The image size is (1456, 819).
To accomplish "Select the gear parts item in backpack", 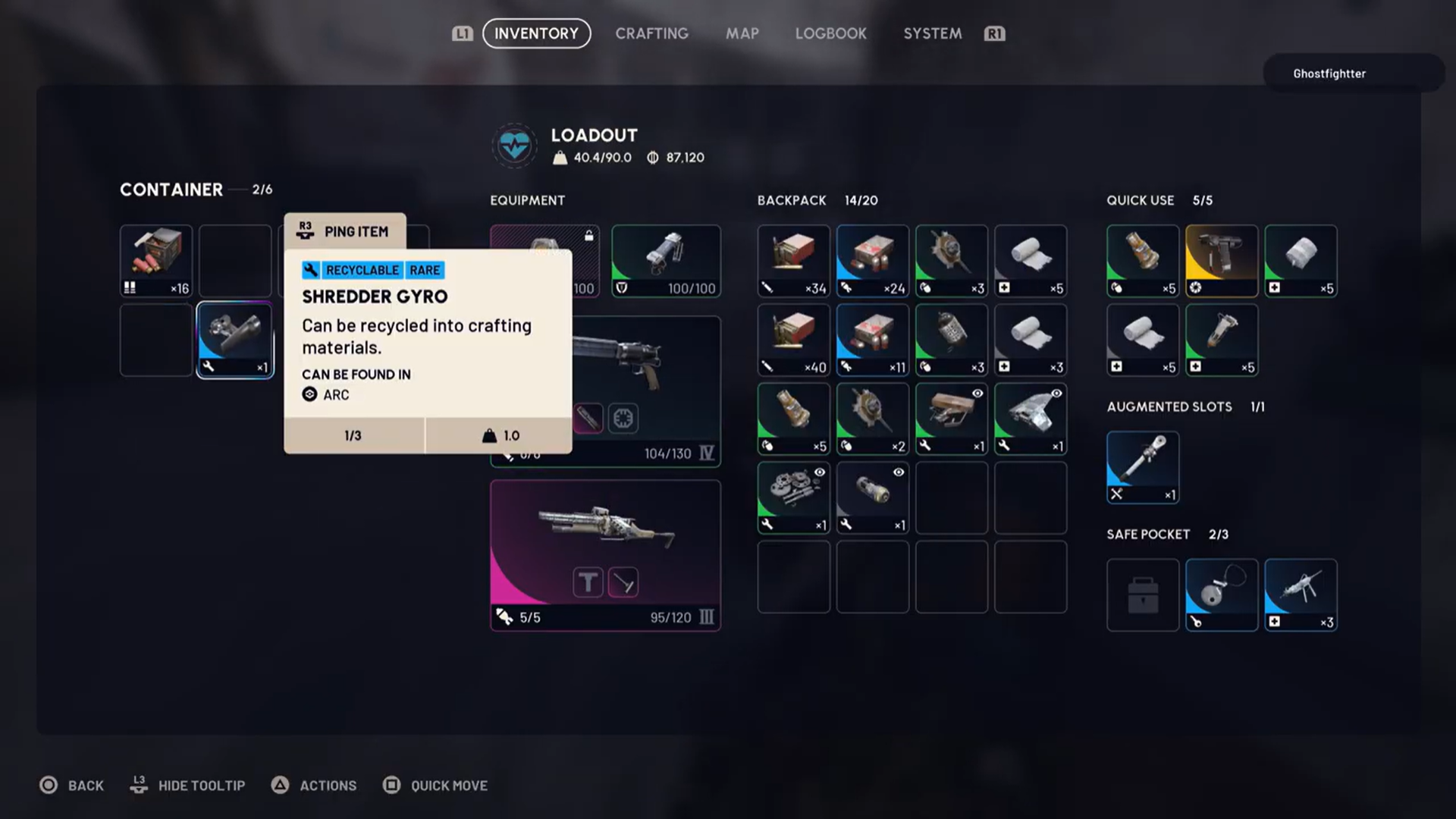I will [793, 497].
